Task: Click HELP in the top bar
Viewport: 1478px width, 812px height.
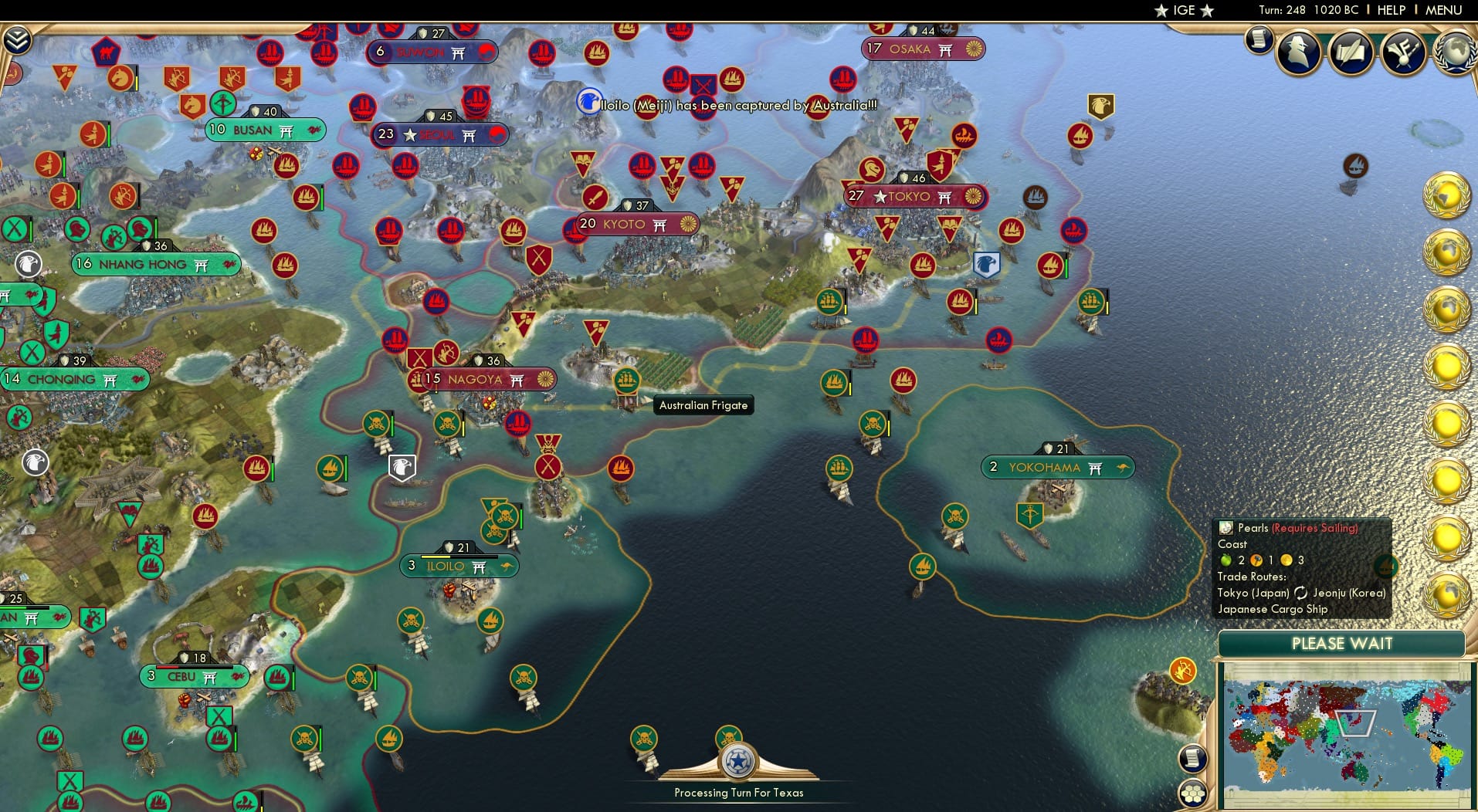Action: [x=1391, y=10]
